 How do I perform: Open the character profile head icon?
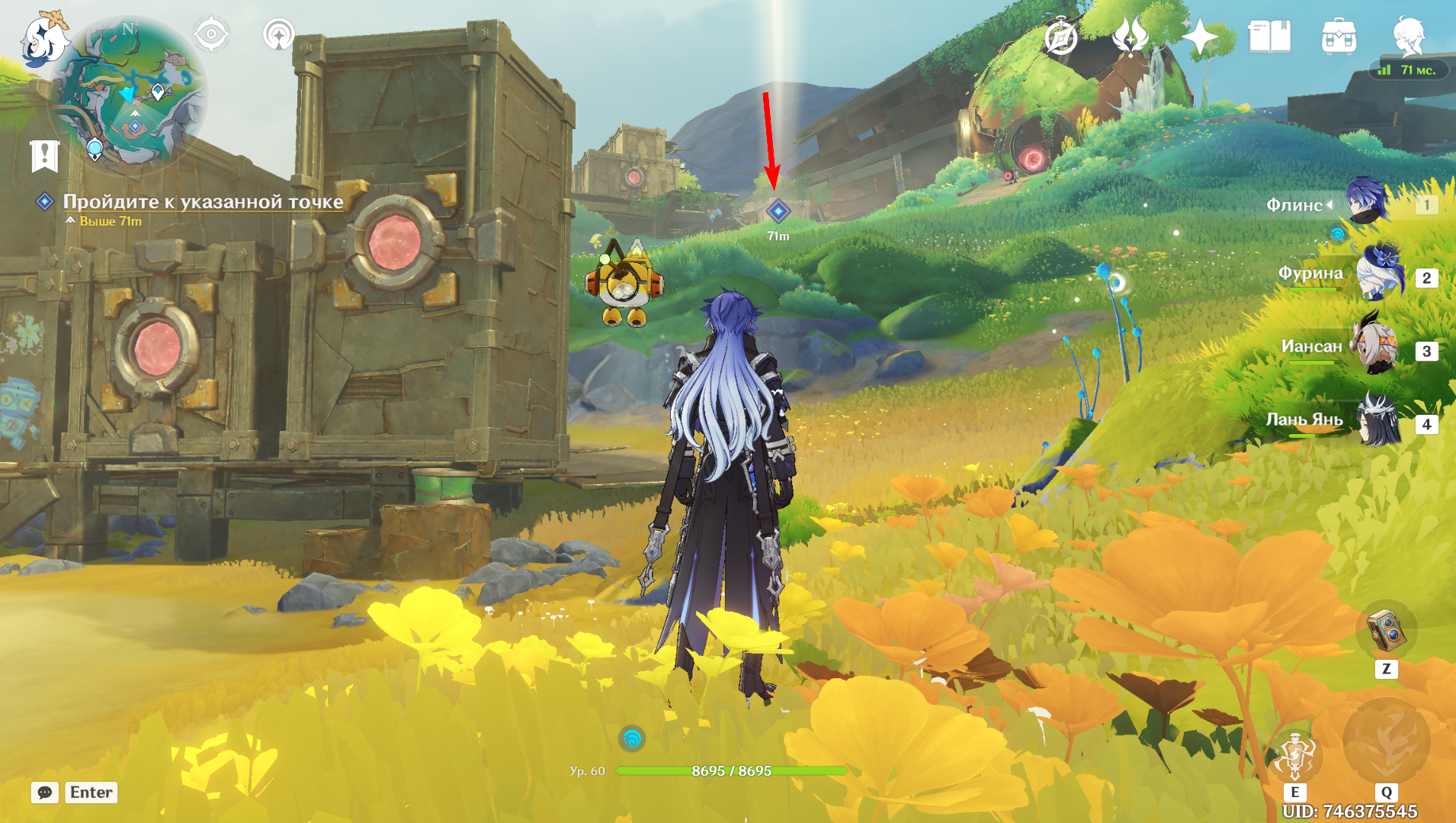[1408, 37]
